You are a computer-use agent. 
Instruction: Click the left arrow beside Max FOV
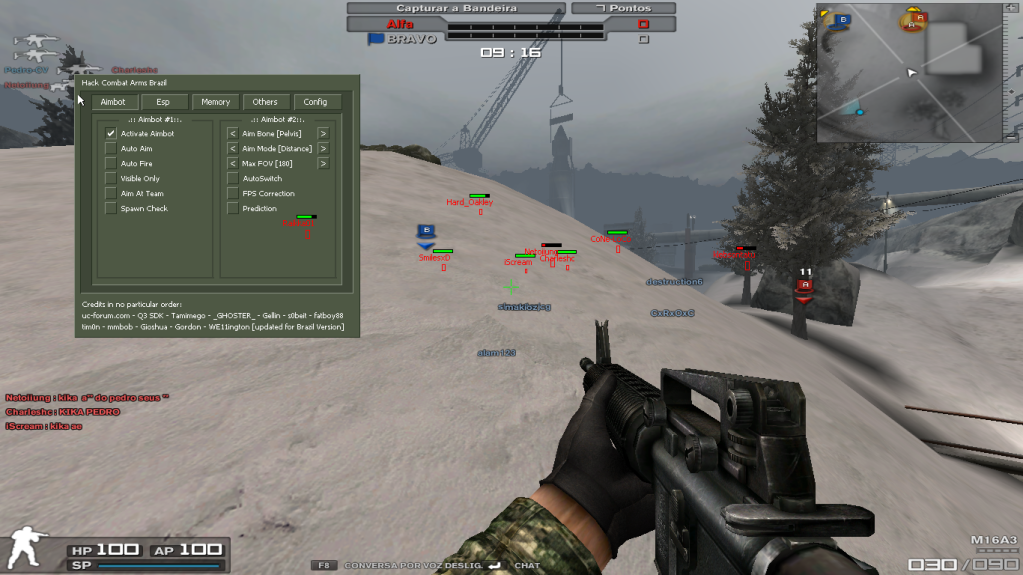click(x=233, y=163)
